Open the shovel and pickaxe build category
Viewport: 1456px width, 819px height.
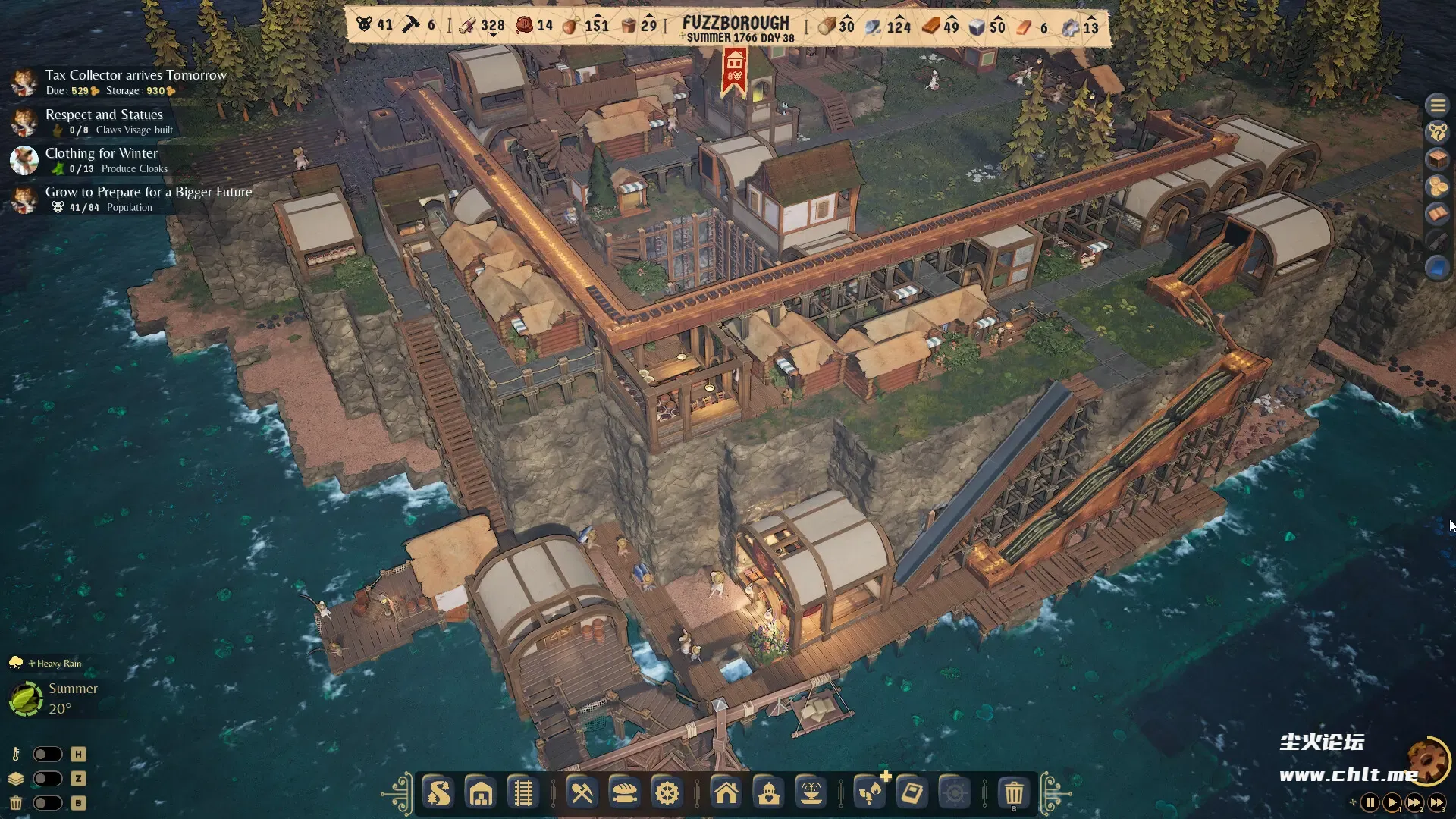point(582,793)
